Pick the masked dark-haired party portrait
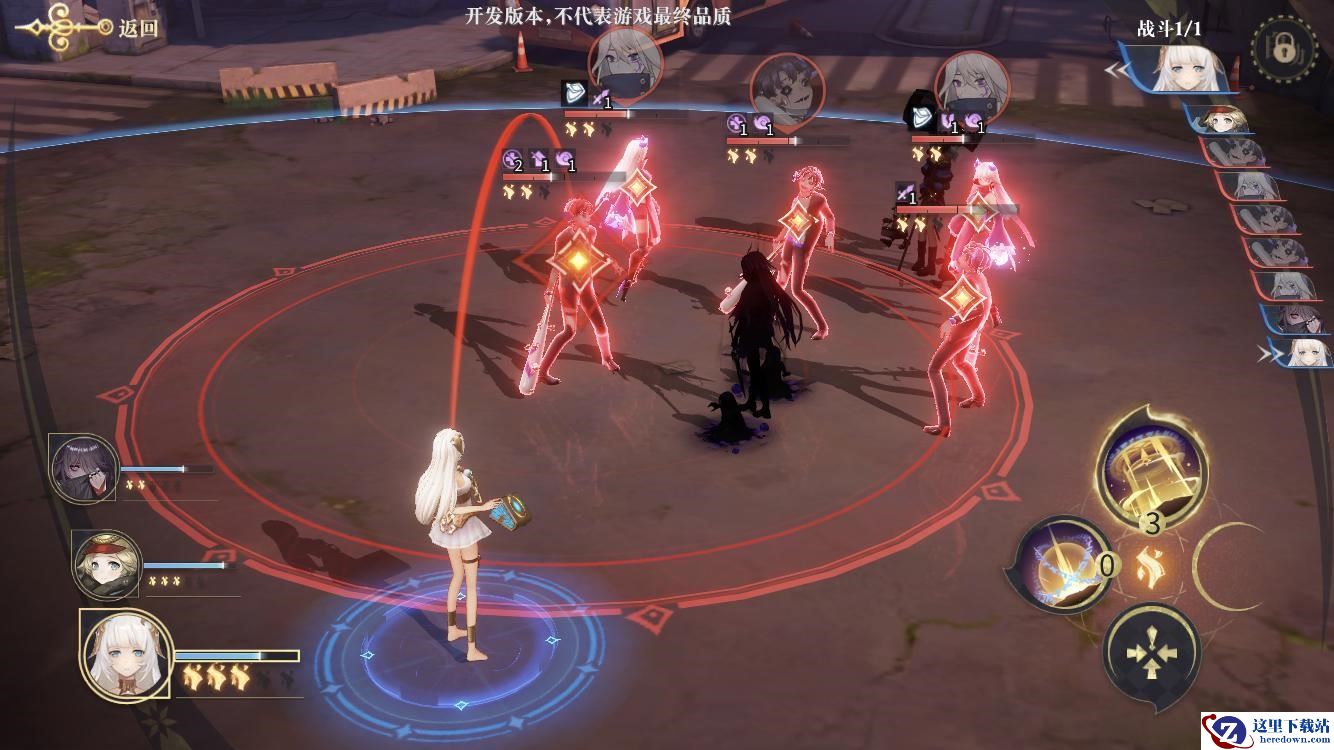Image resolution: width=1334 pixels, height=750 pixels. coord(83,468)
